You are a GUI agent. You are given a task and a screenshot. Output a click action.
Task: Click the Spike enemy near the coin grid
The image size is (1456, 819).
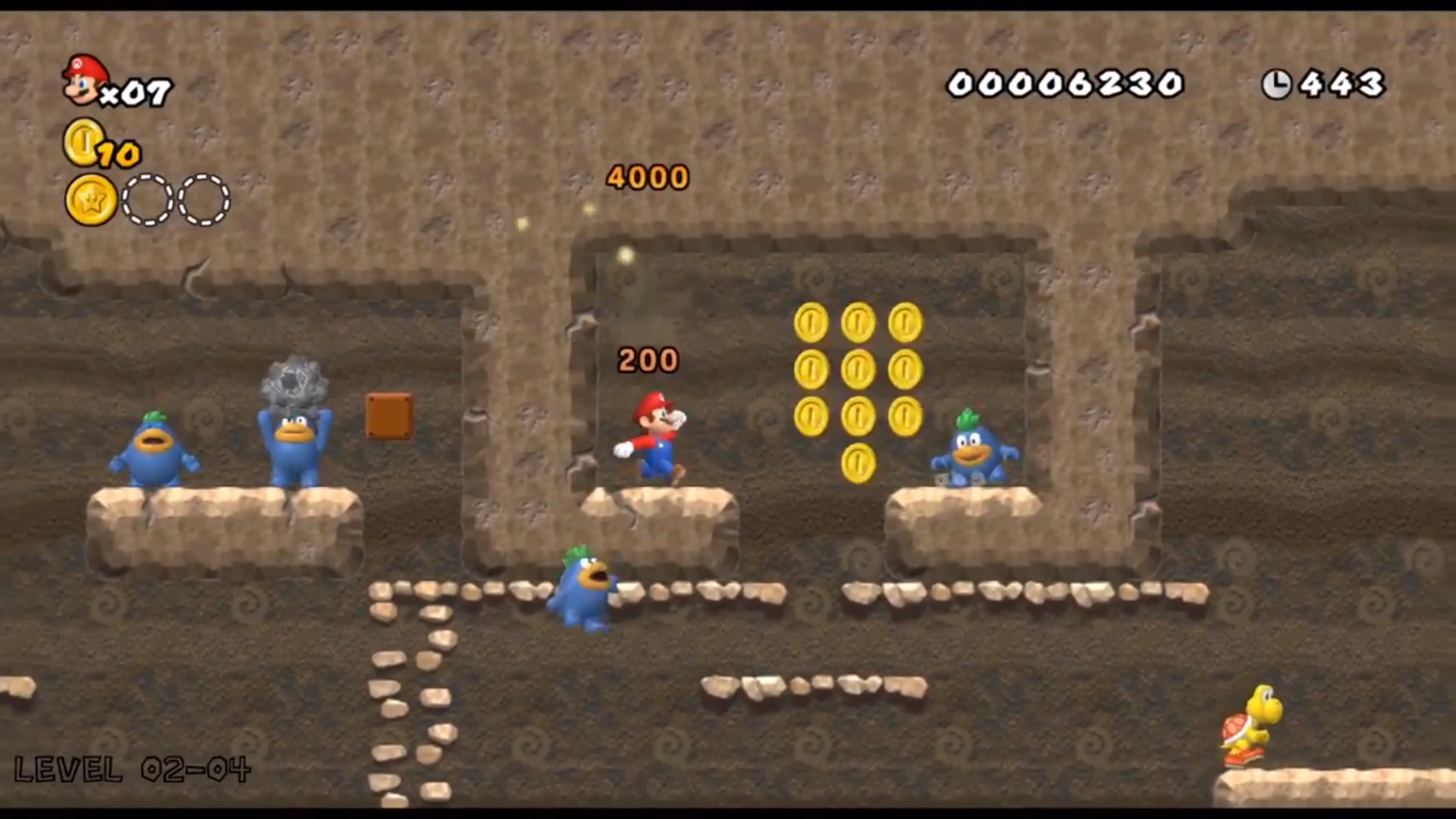pos(974,451)
